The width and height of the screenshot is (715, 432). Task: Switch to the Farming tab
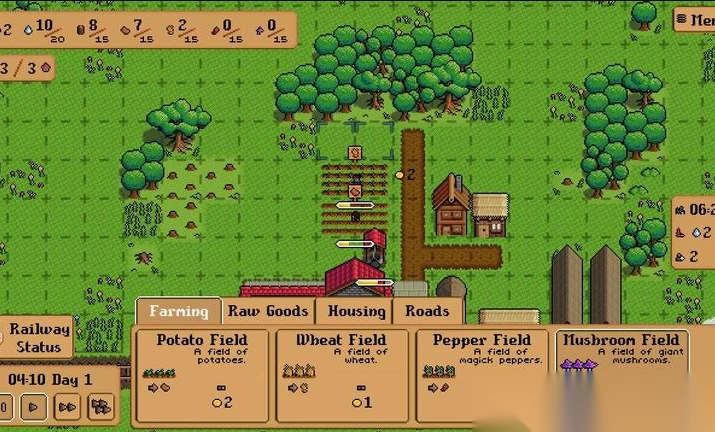click(x=179, y=311)
